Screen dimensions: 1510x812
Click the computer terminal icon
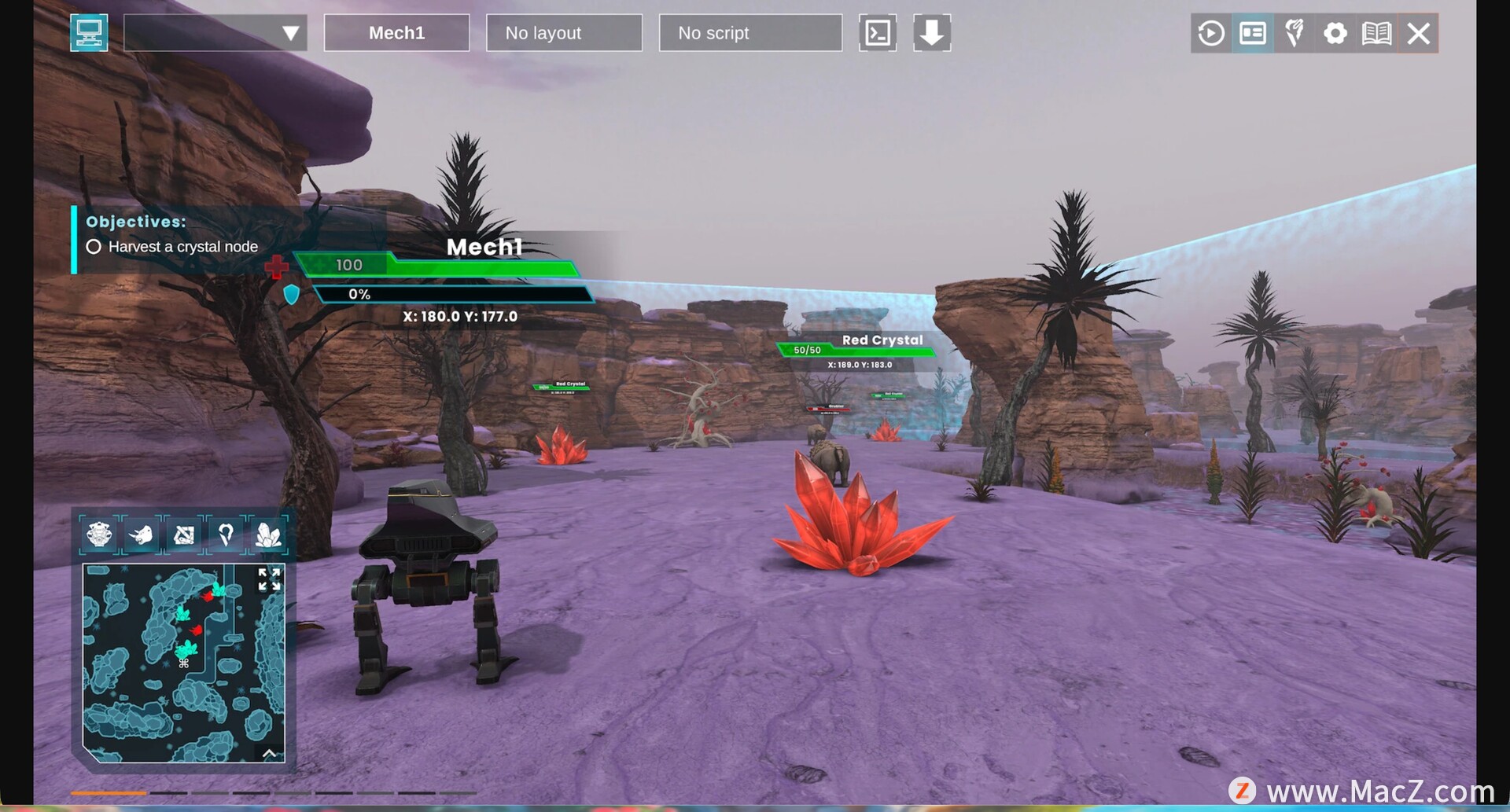pos(89,33)
